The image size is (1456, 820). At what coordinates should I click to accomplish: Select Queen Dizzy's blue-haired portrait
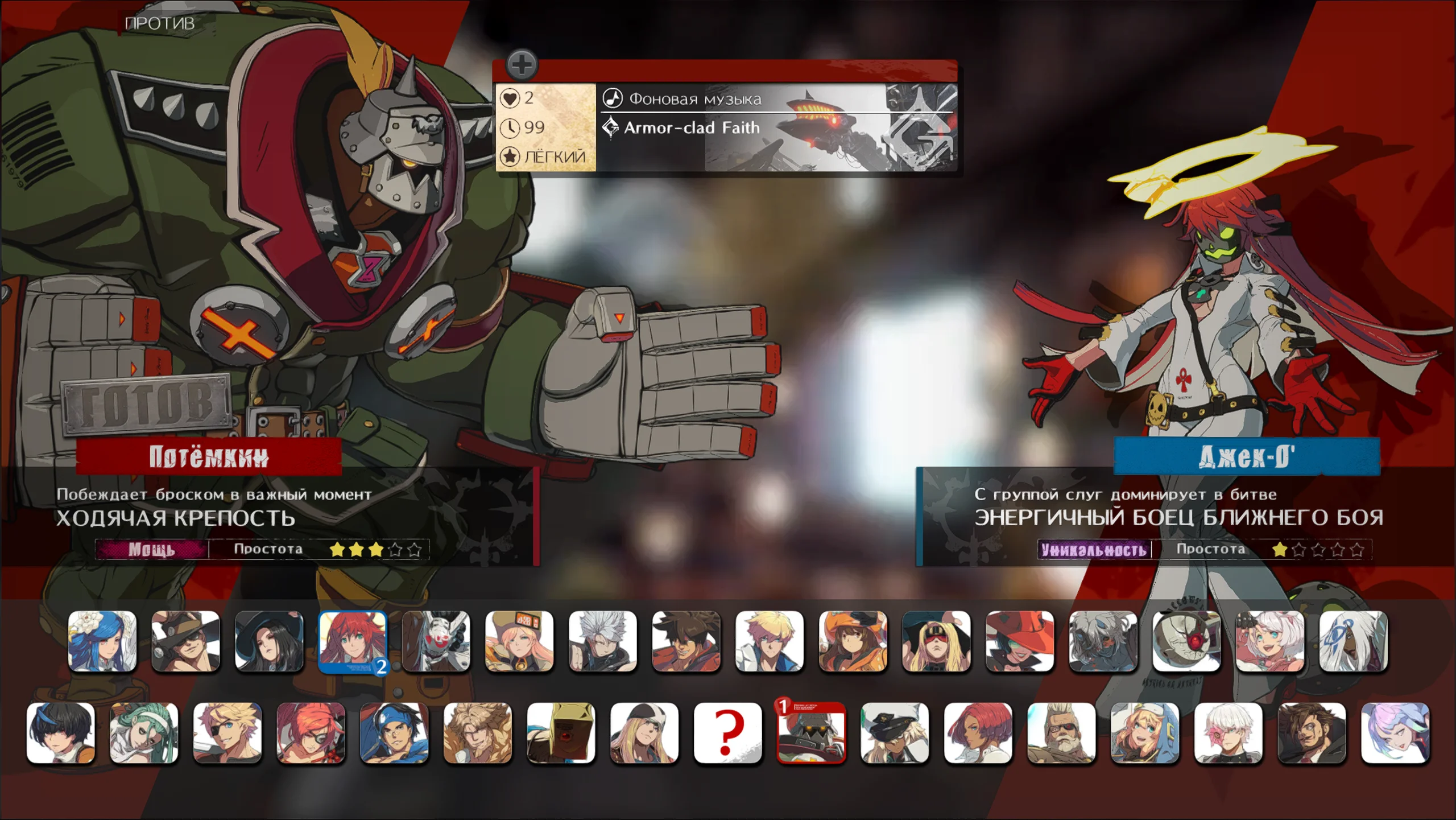[x=102, y=641]
